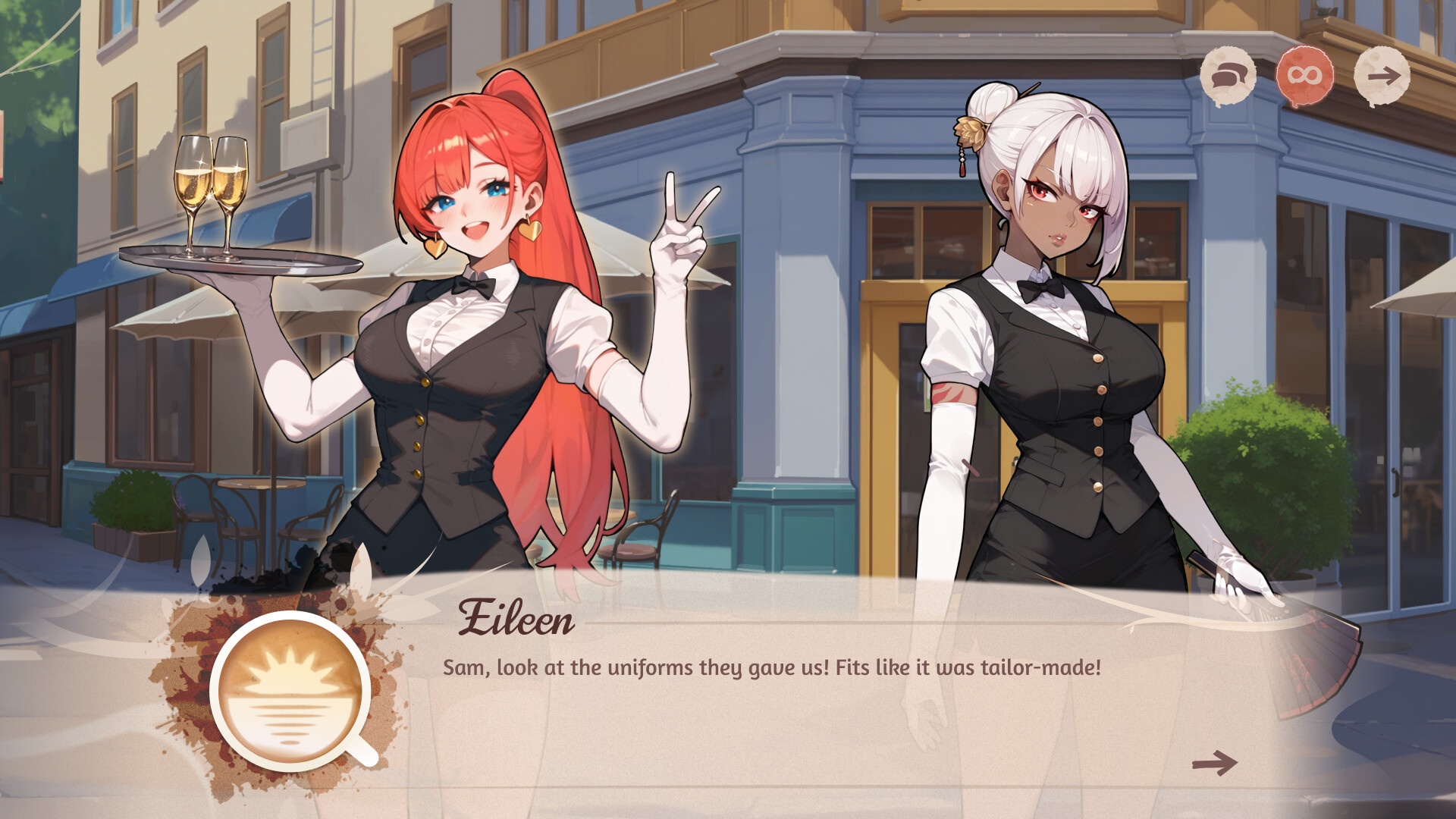Open the dialogue history bubble icon
This screenshot has height=819, width=1456.
click(1229, 74)
